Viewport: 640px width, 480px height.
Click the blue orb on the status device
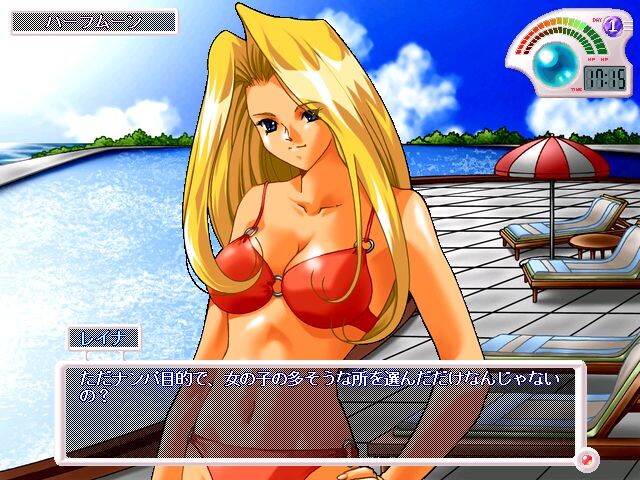click(x=549, y=64)
